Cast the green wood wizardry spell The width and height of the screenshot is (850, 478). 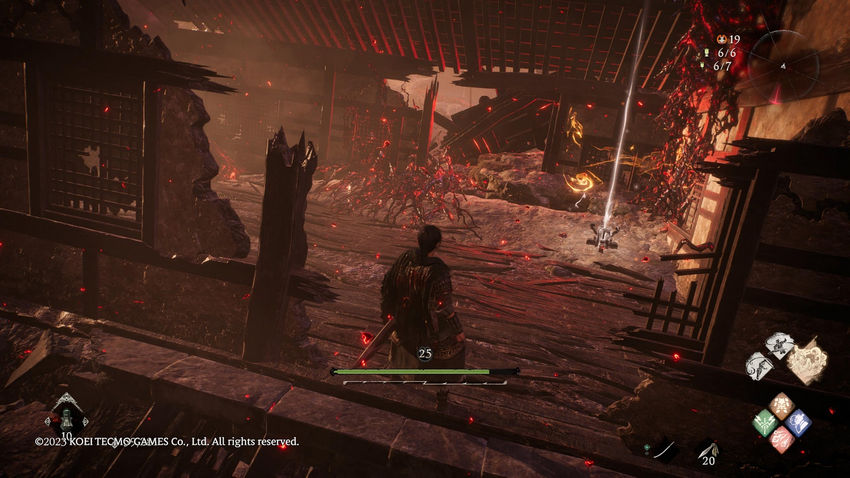click(765, 422)
